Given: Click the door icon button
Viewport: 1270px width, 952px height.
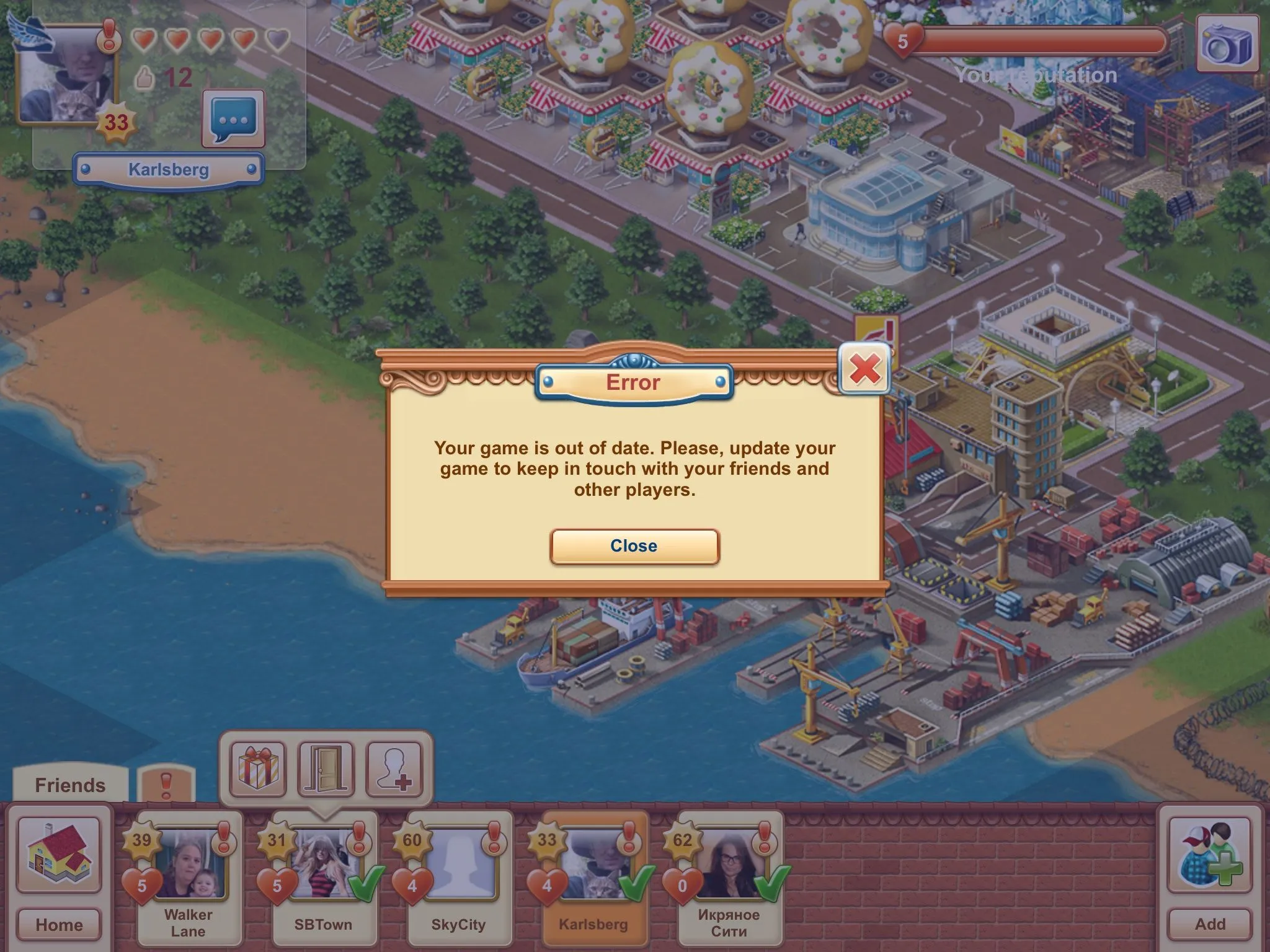Looking at the screenshot, I should 326,769.
